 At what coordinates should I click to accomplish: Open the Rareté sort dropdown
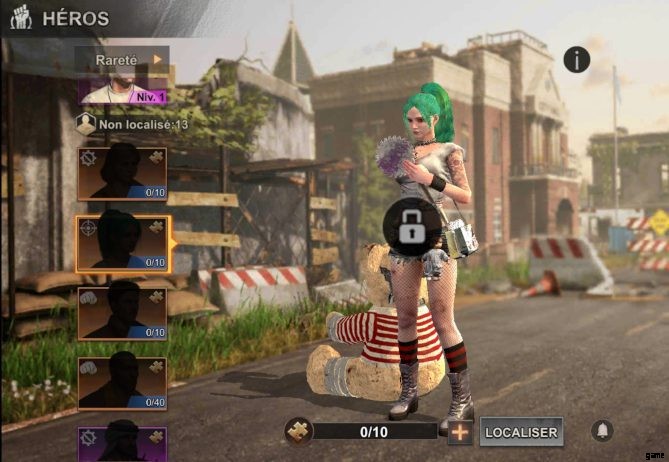[x=122, y=59]
